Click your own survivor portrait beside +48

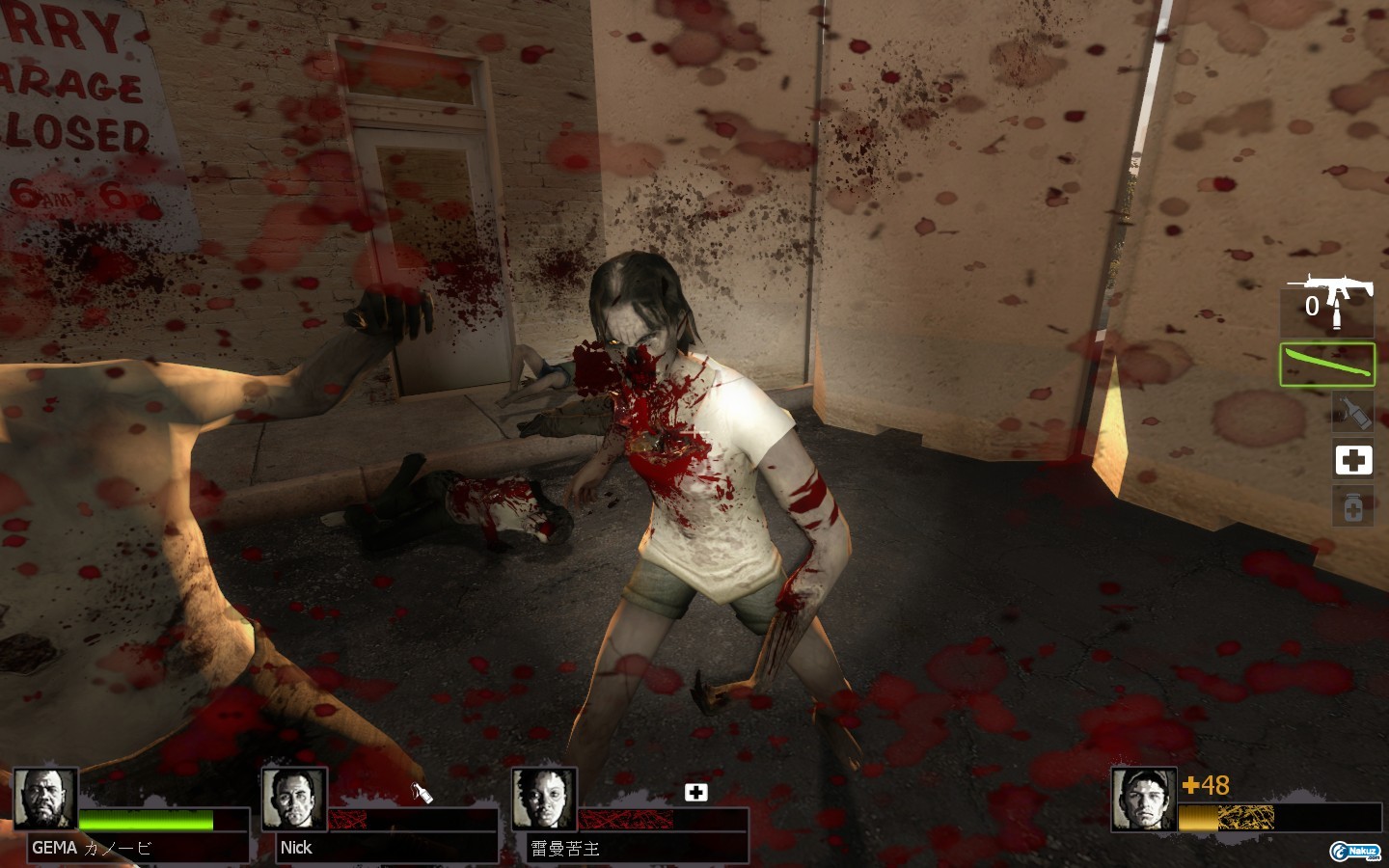coord(1144,799)
